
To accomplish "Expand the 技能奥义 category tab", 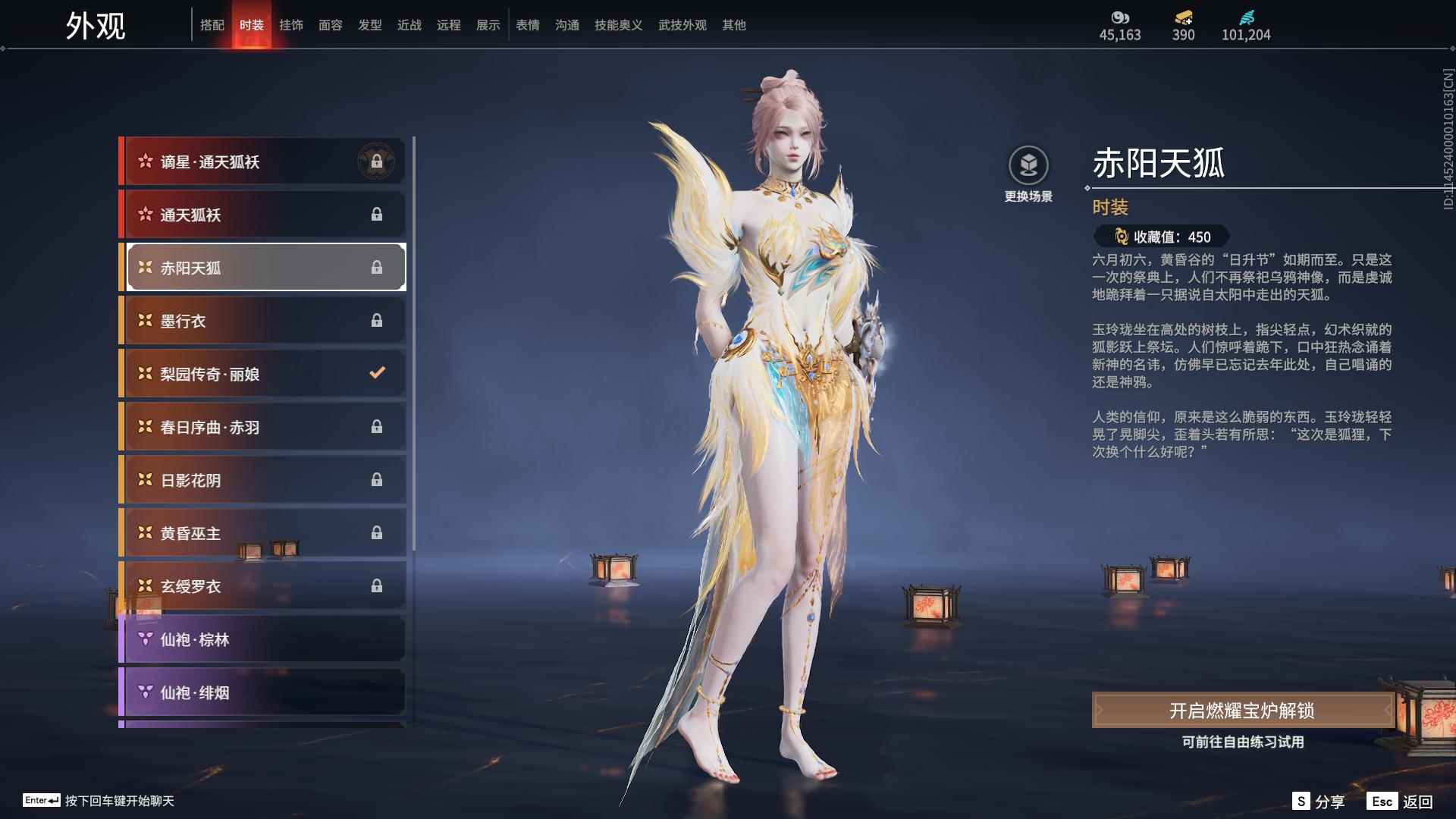I will coord(618,24).
